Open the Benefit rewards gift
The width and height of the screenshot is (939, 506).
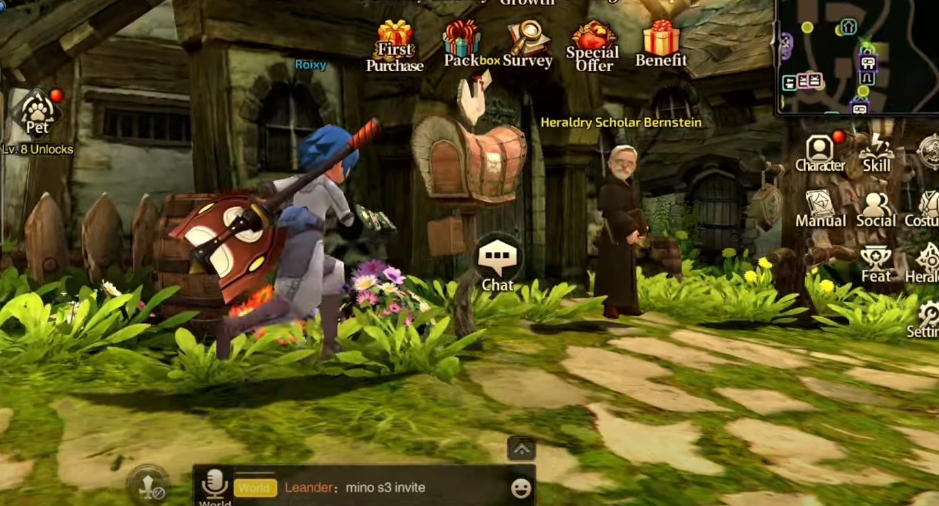click(661, 43)
